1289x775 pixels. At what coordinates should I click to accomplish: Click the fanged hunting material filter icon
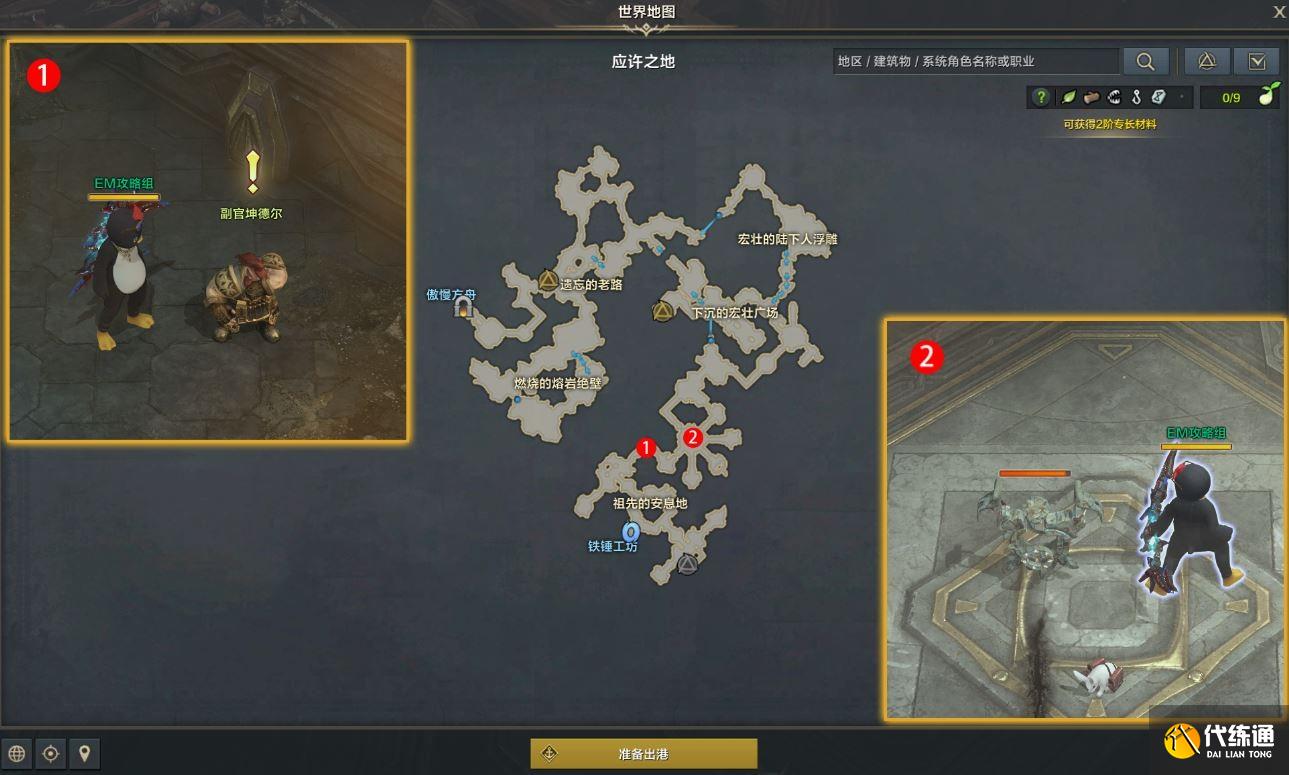[1116, 97]
